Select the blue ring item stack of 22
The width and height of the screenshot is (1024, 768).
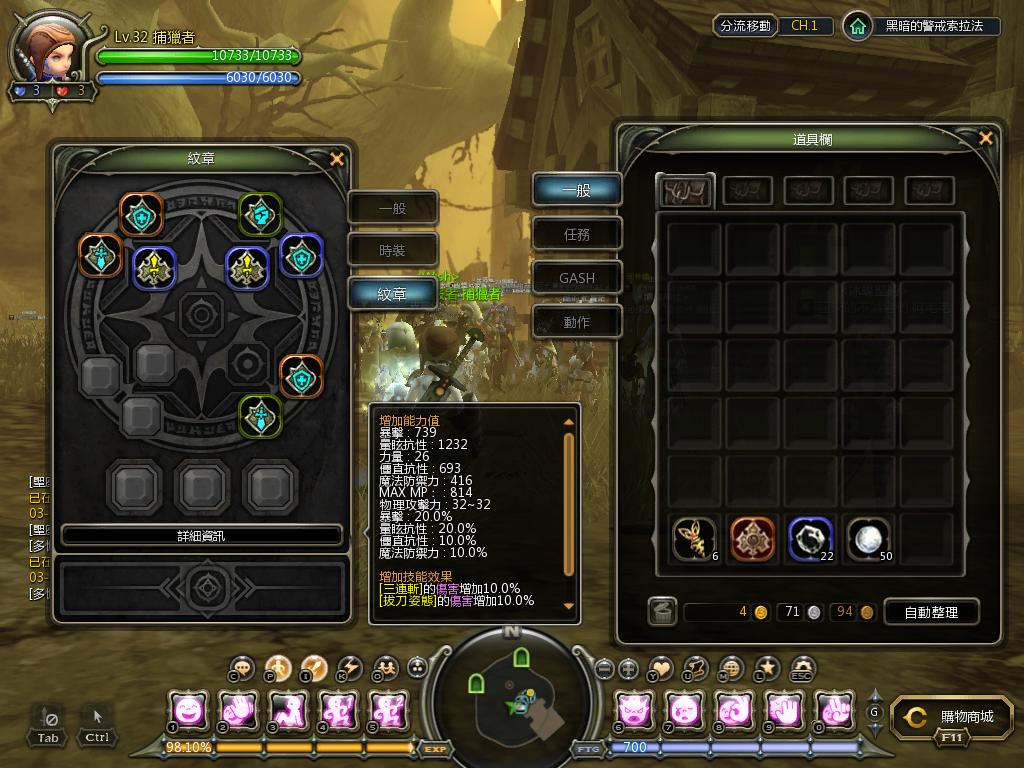click(x=810, y=540)
